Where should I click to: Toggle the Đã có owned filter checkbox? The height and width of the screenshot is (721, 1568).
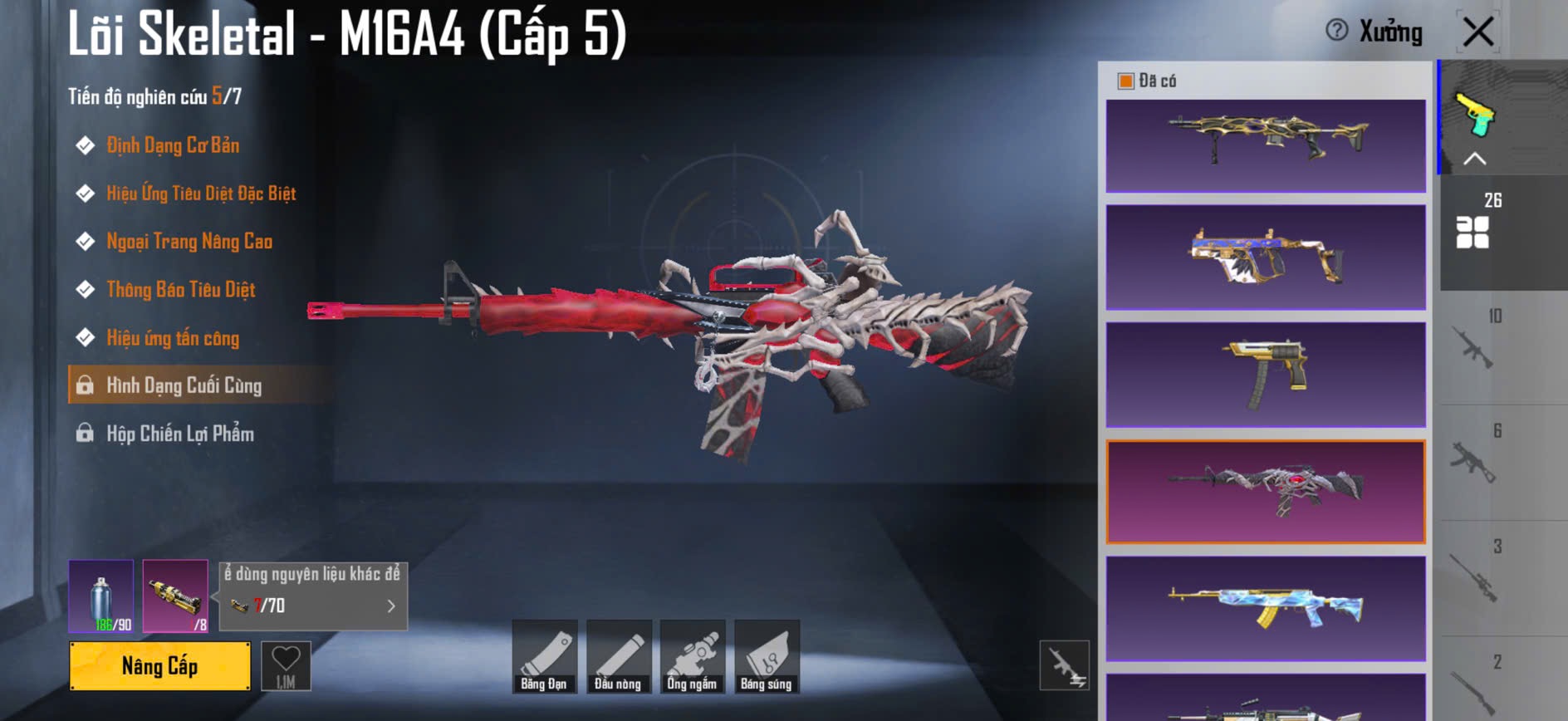click(1126, 81)
